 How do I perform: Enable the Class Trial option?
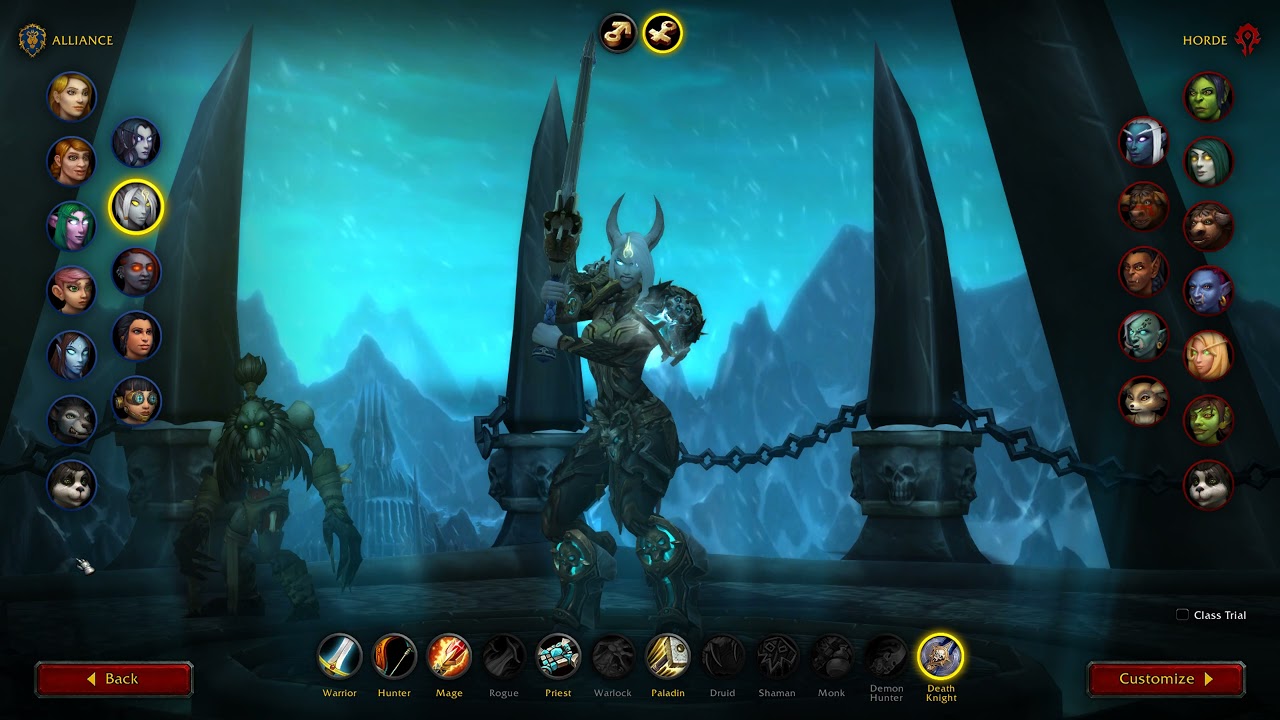point(1182,615)
